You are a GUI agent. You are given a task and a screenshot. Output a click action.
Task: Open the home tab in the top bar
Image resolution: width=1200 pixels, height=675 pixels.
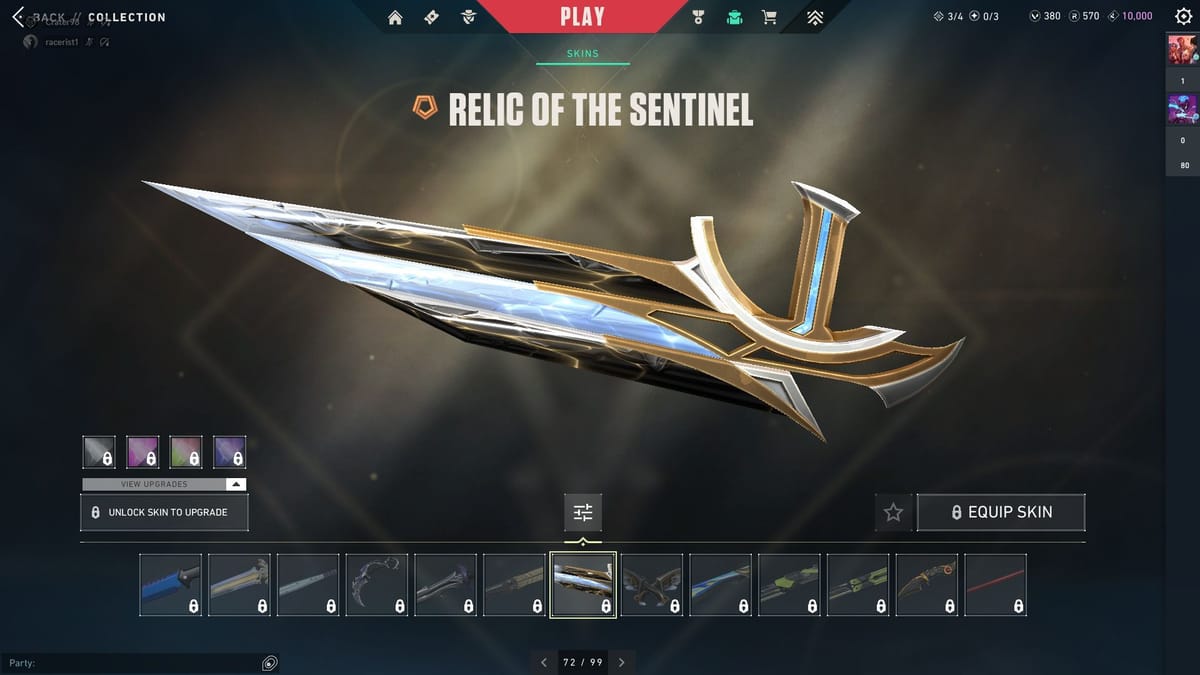coord(395,17)
